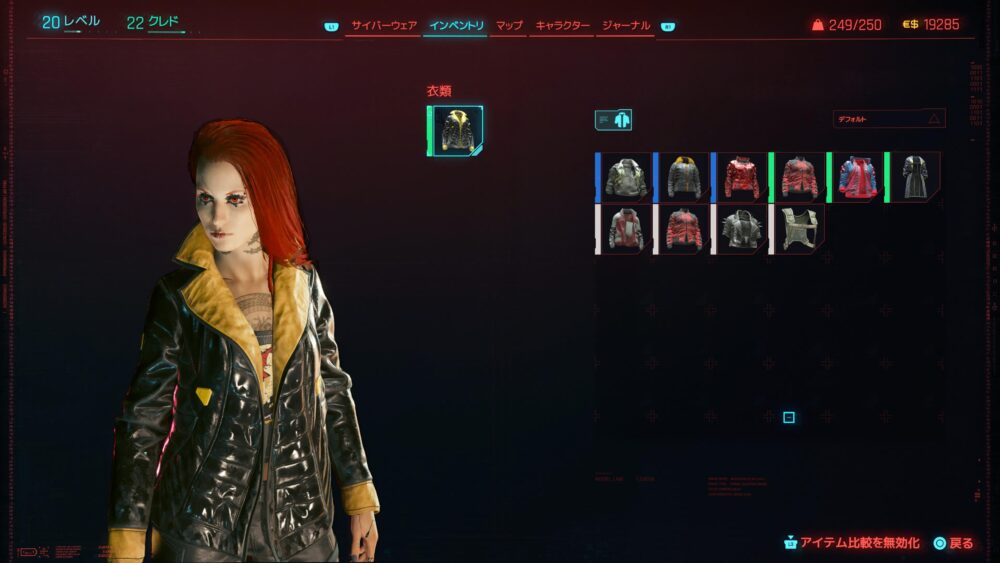Switch to the キャラクター tab

[x=562, y=25]
